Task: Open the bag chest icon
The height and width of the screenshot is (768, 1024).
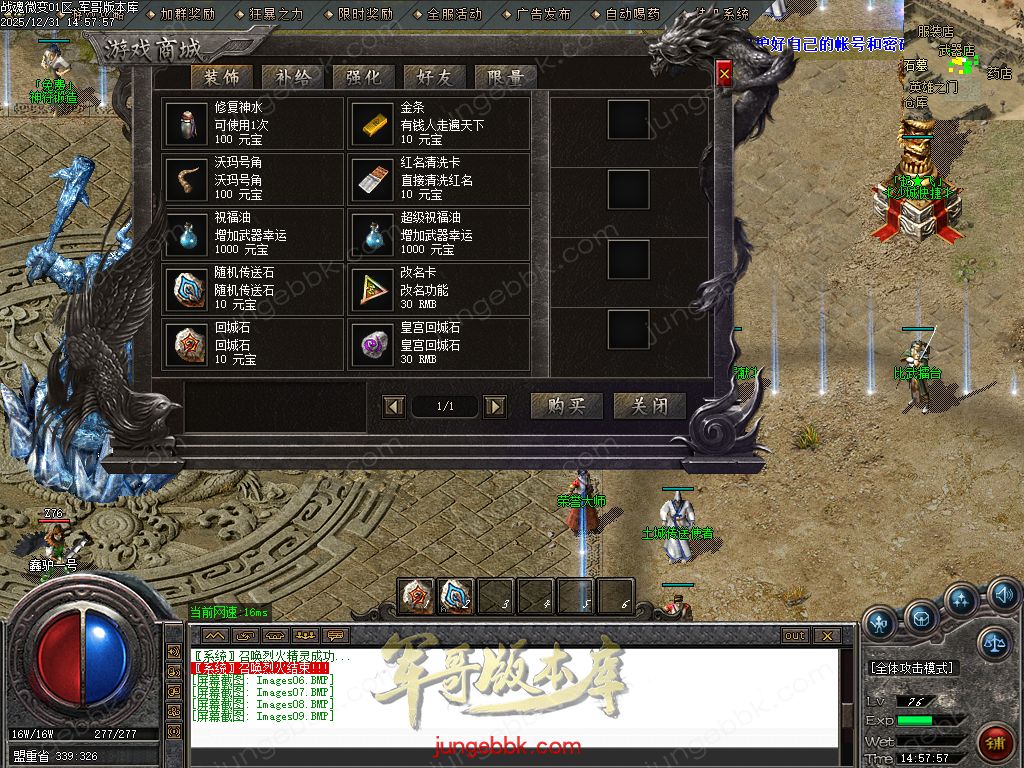Action: click(x=921, y=619)
